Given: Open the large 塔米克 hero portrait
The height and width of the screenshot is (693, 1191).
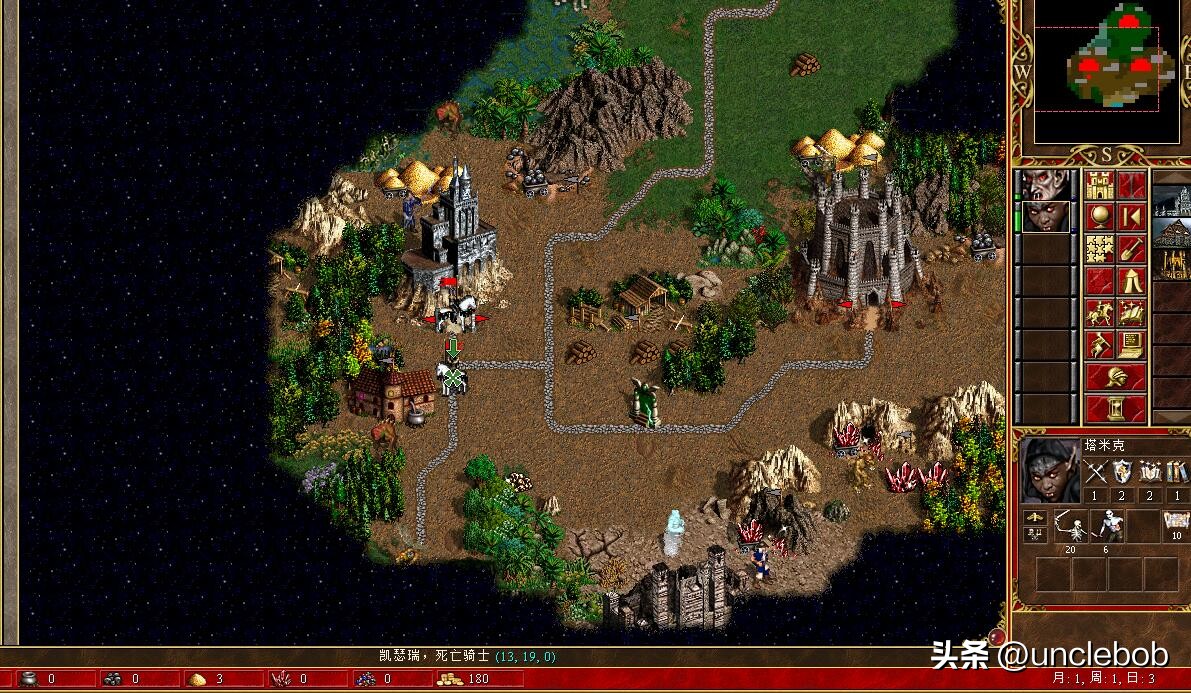Looking at the screenshot, I should 1048,470.
